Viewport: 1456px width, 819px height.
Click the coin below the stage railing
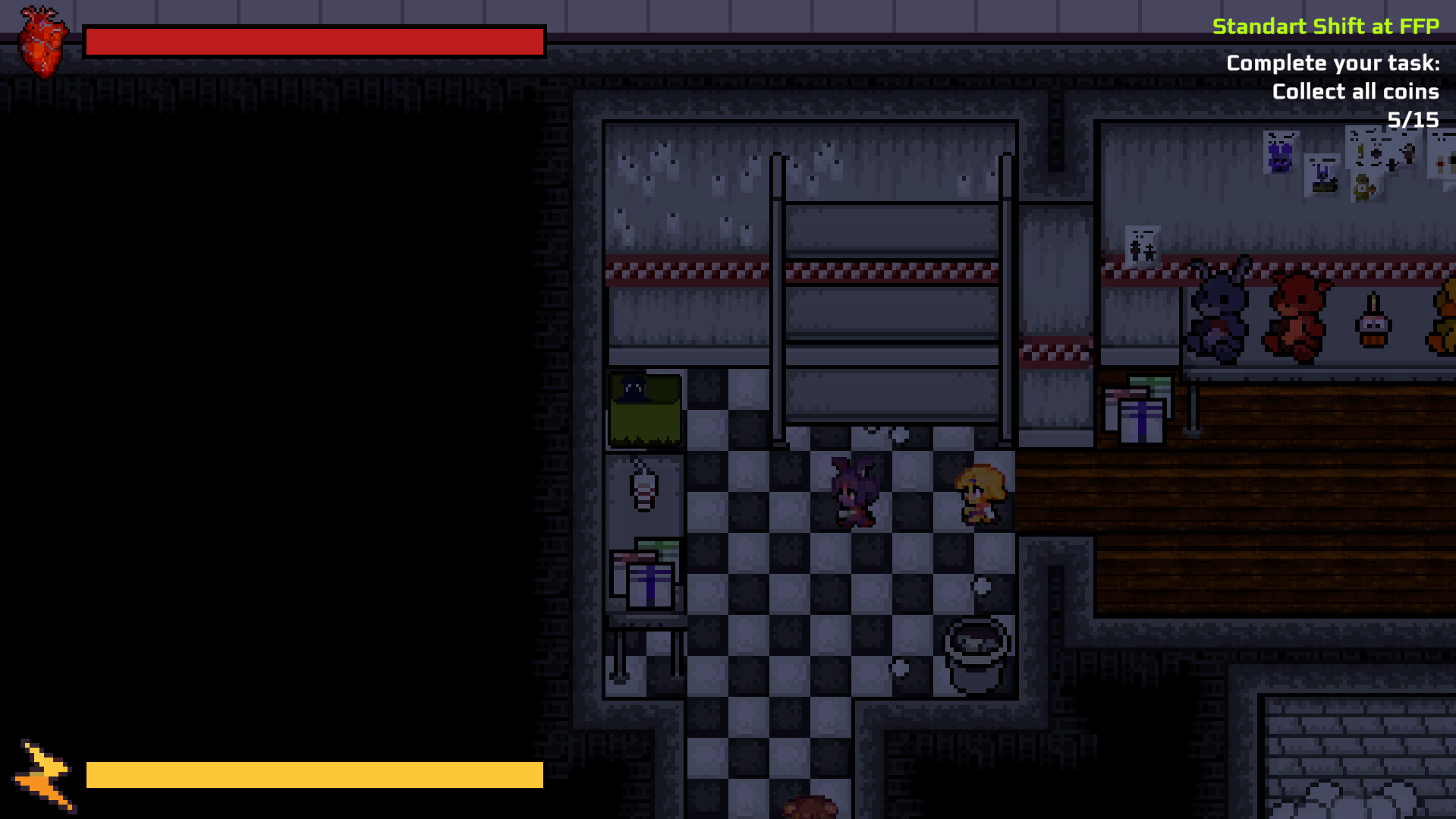[x=900, y=433]
